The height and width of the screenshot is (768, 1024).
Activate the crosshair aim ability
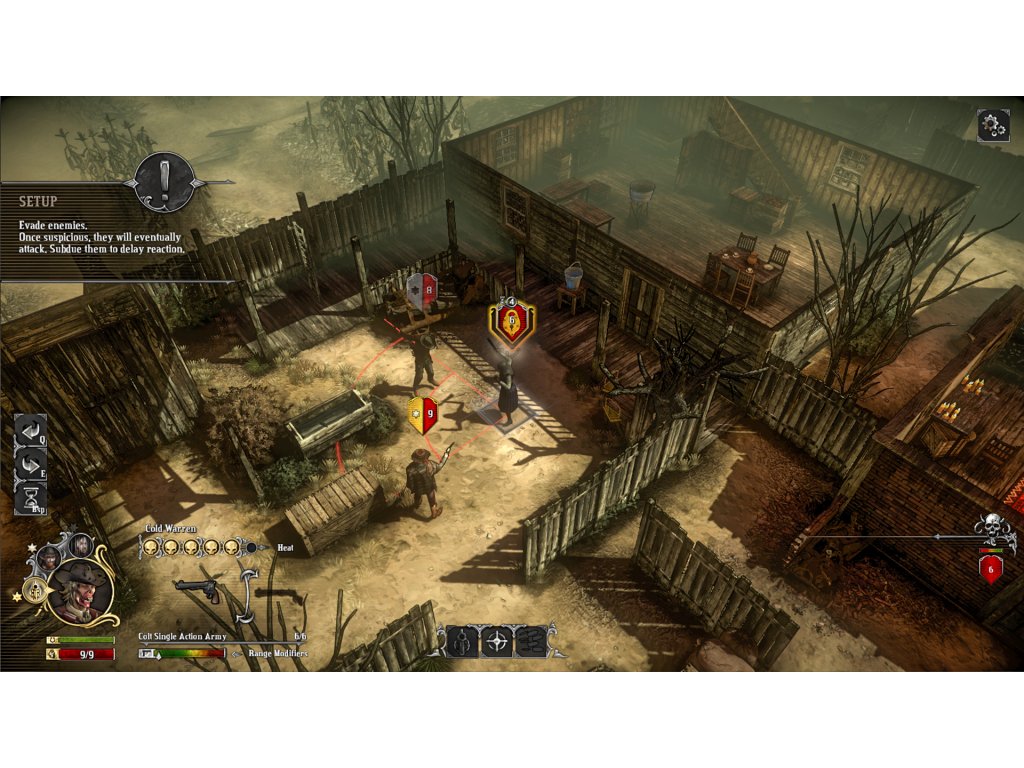497,641
